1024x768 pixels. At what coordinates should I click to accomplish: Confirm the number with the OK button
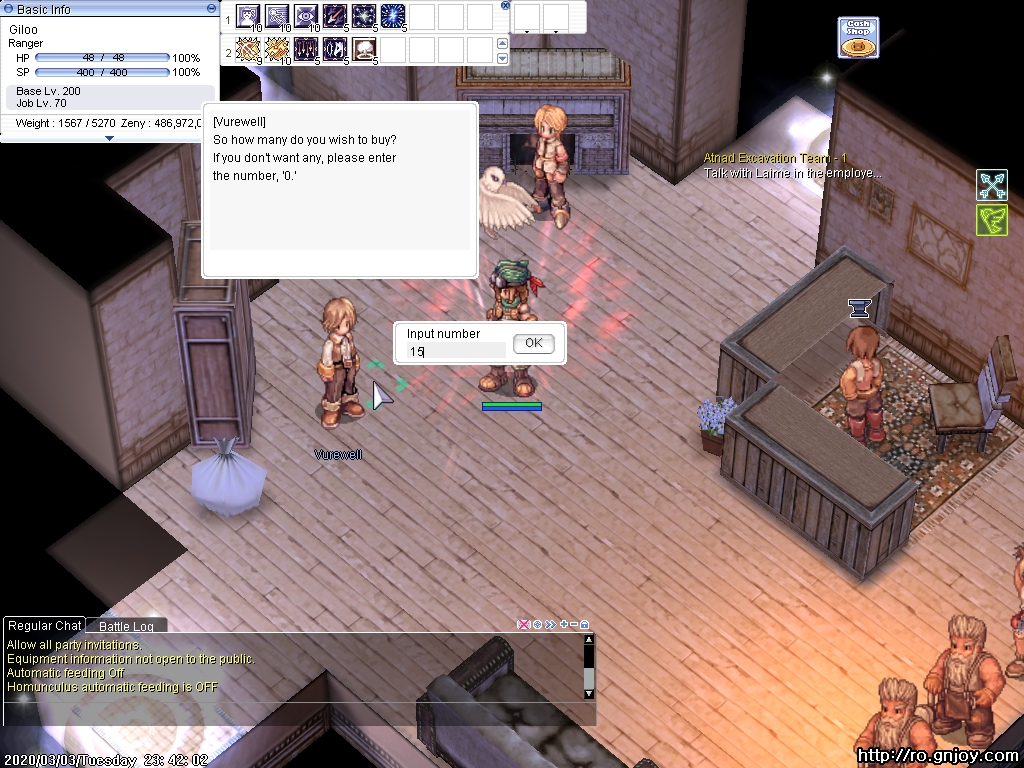tap(533, 343)
